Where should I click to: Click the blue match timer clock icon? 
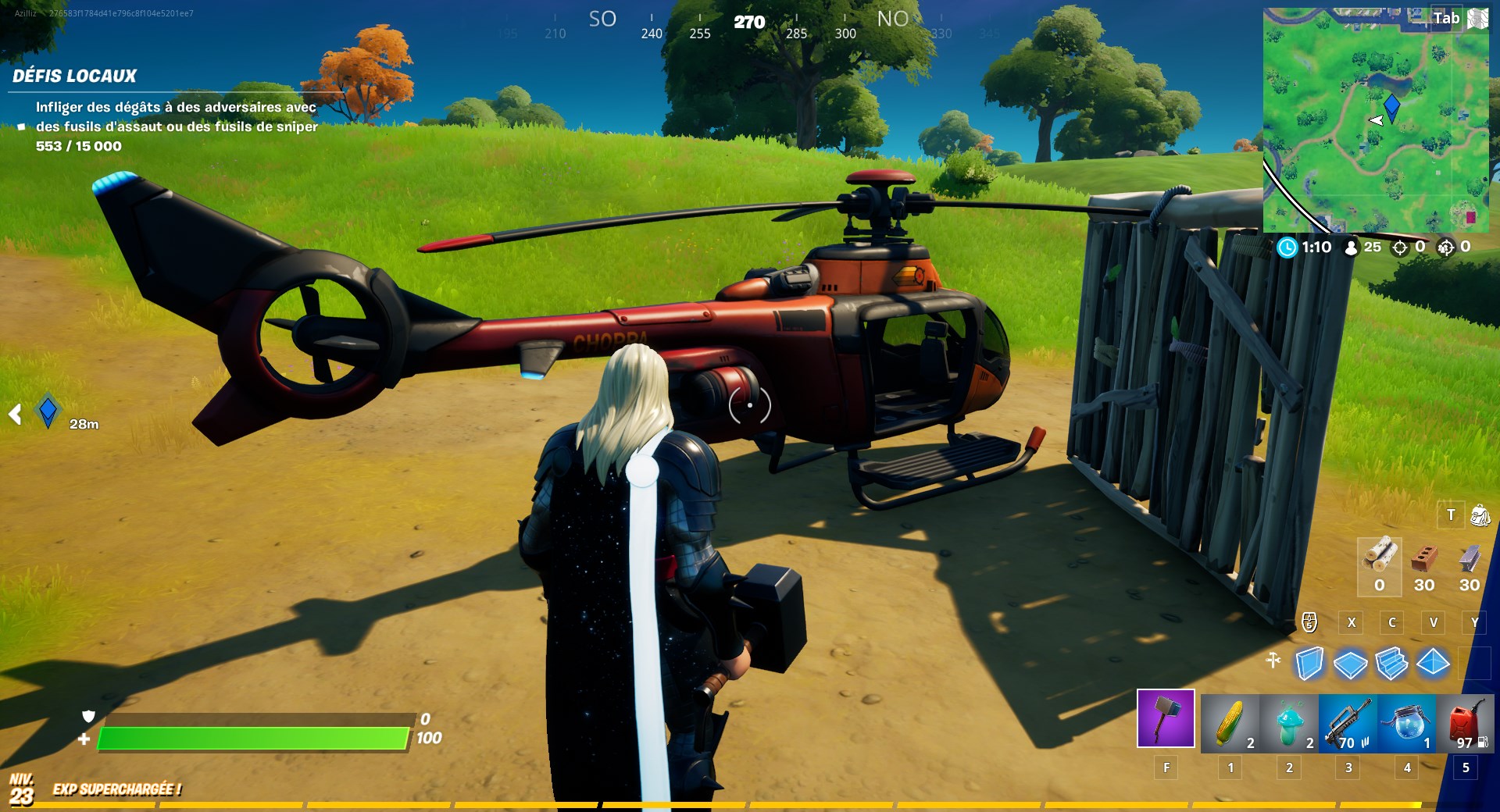1287,248
